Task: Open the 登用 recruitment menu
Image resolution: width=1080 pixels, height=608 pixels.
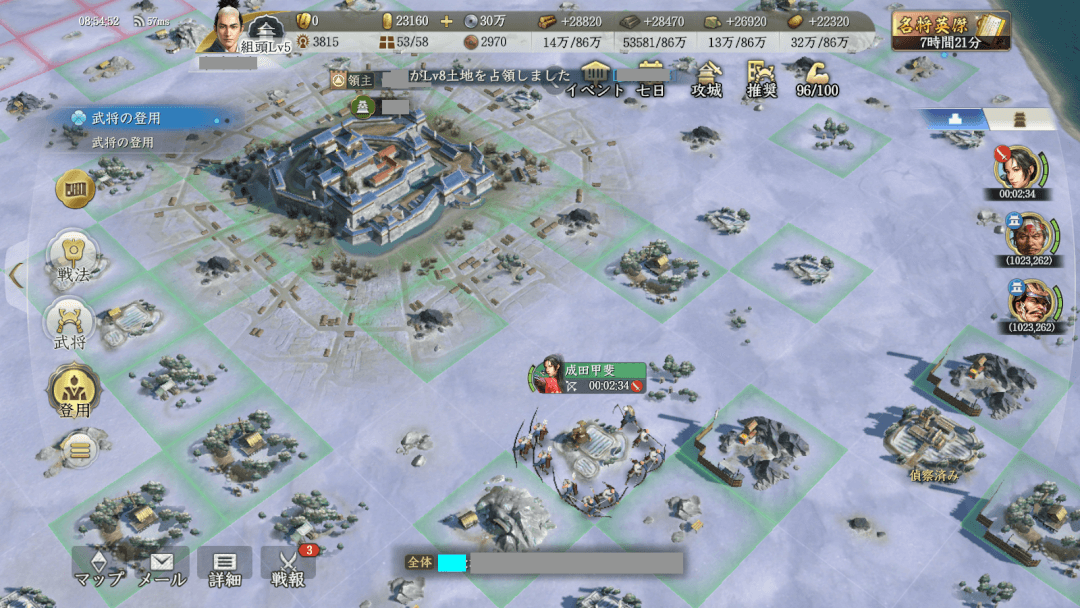Action: pos(72,392)
